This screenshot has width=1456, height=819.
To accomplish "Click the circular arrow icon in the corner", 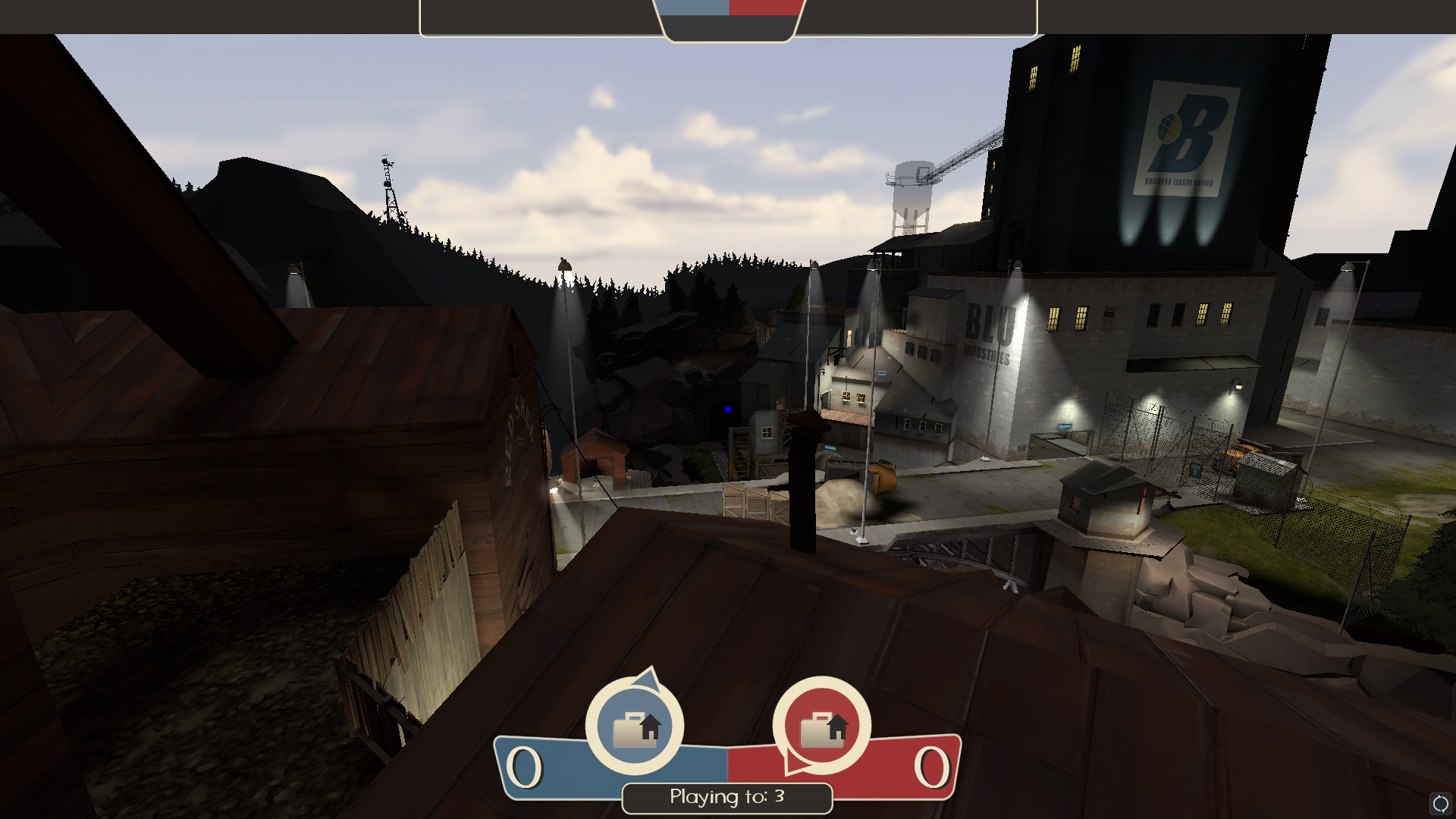I will pyautogui.click(x=1440, y=803).
